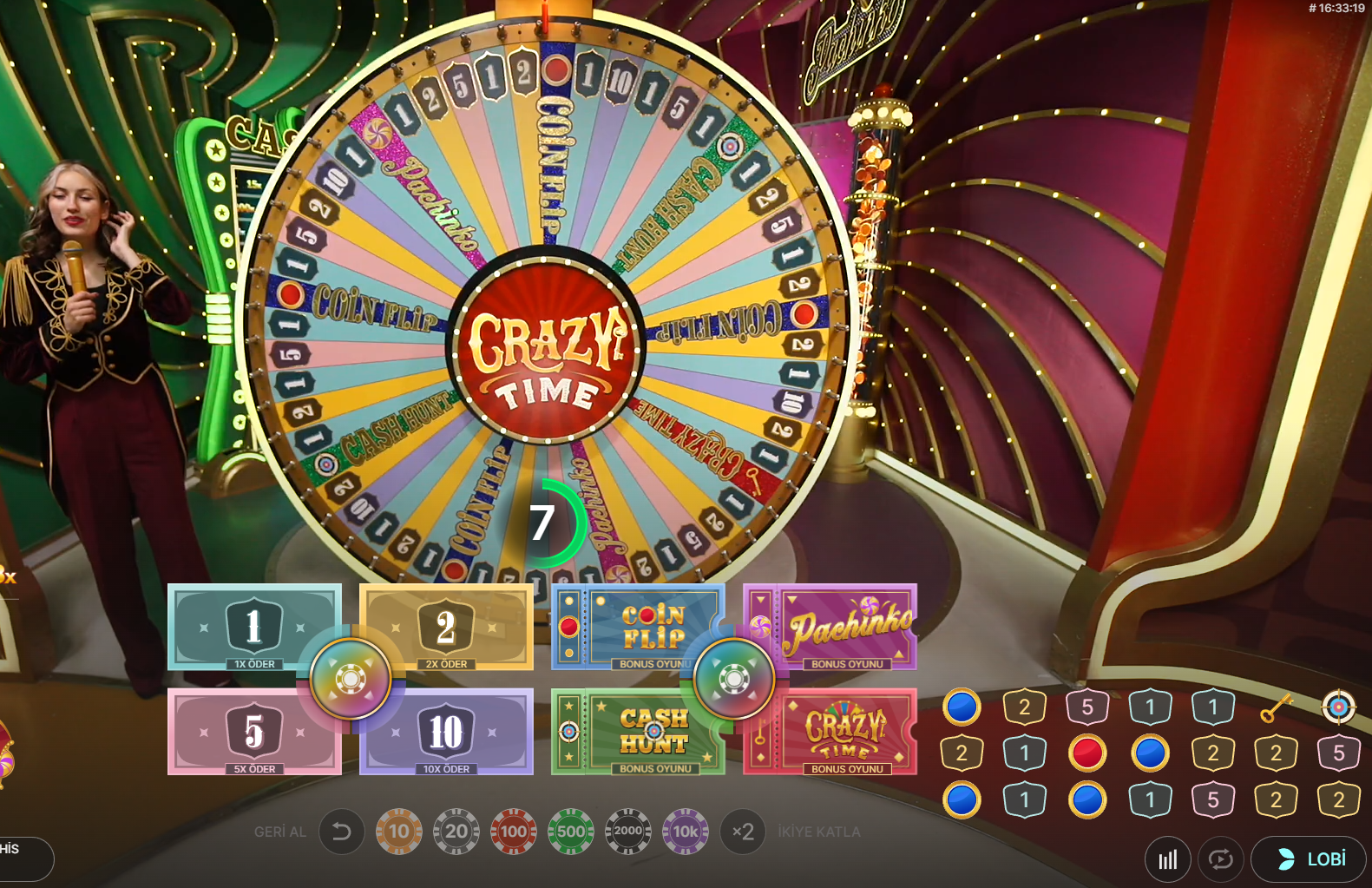Select the green 500 betting chip

(571, 831)
